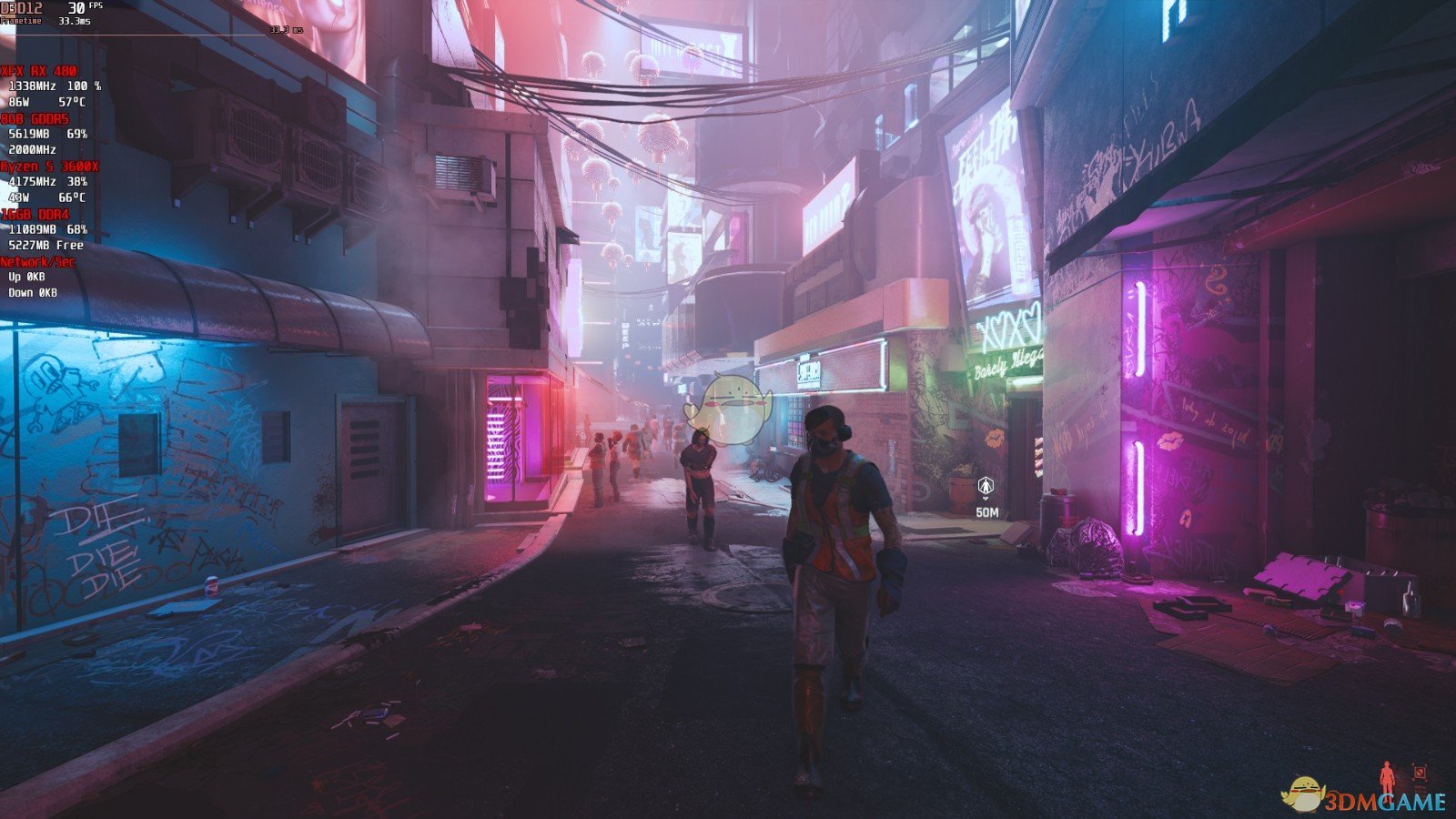This screenshot has height=819, width=1456.
Task: Select the XFX RX 480 GPU header
Action: tap(38, 71)
